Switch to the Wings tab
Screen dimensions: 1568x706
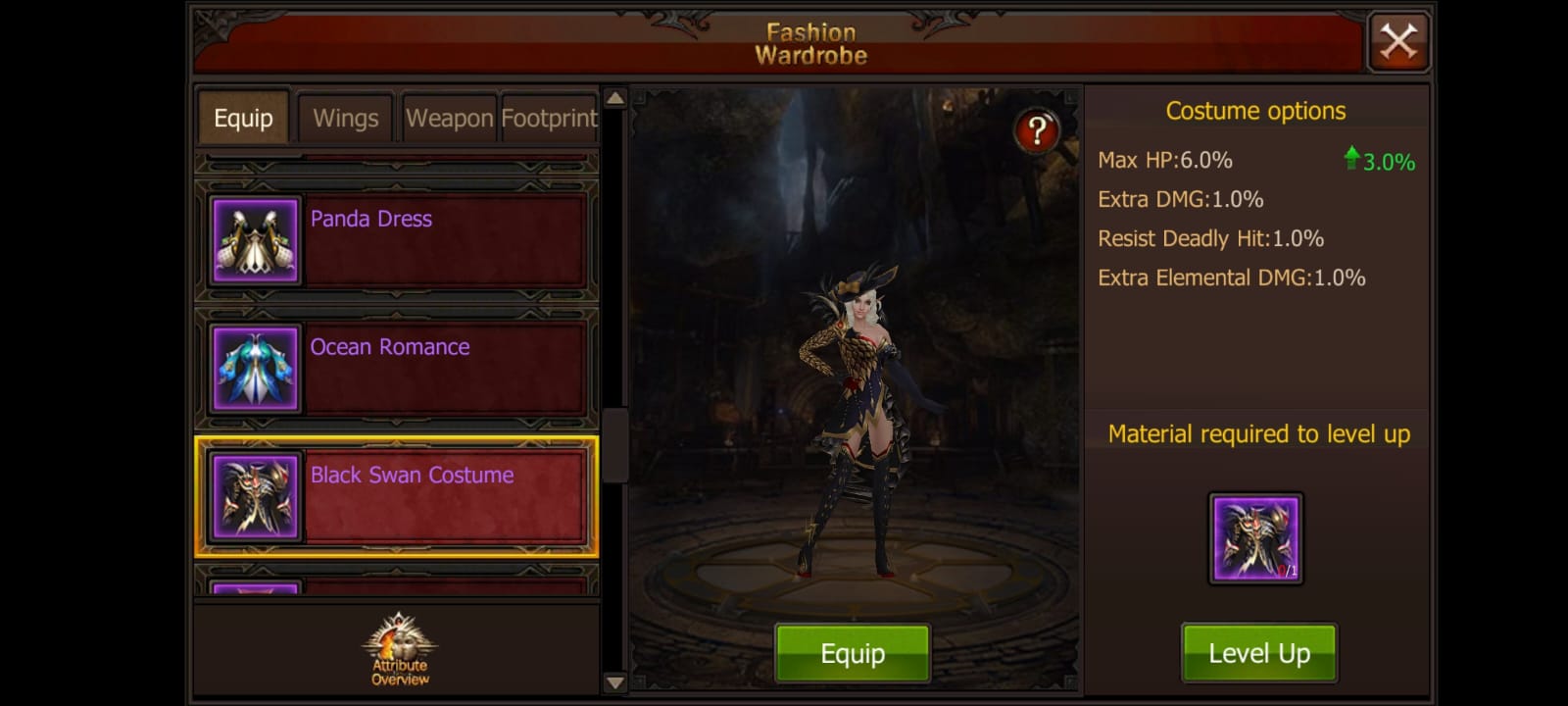345,119
